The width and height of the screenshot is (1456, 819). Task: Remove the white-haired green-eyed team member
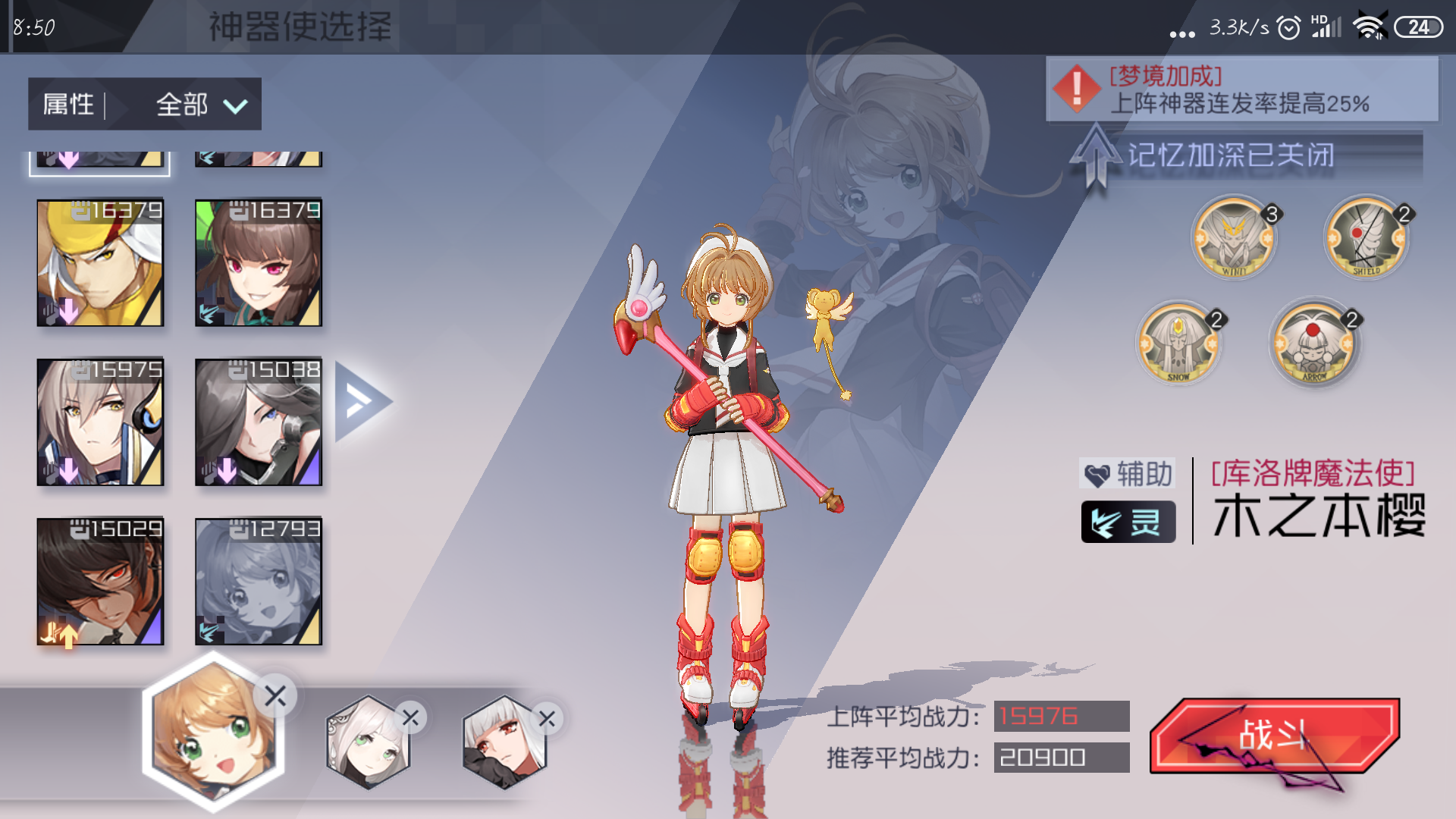(411, 717)
